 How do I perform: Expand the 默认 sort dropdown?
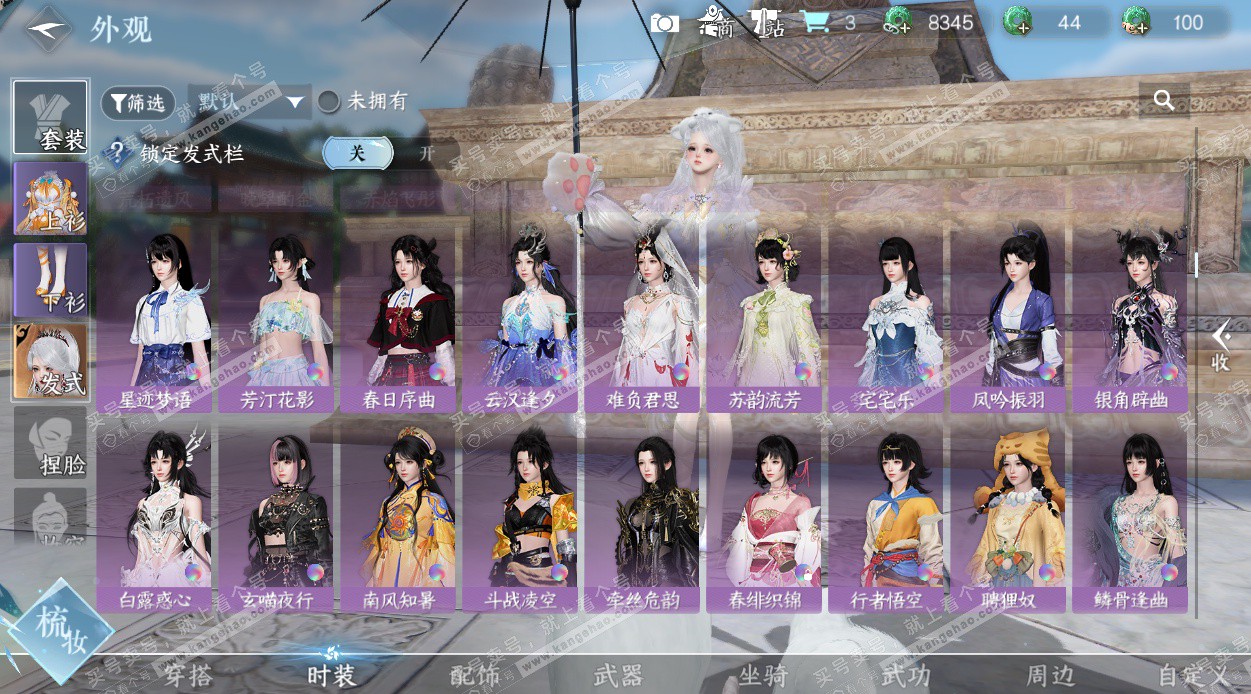tap(249, 102)
